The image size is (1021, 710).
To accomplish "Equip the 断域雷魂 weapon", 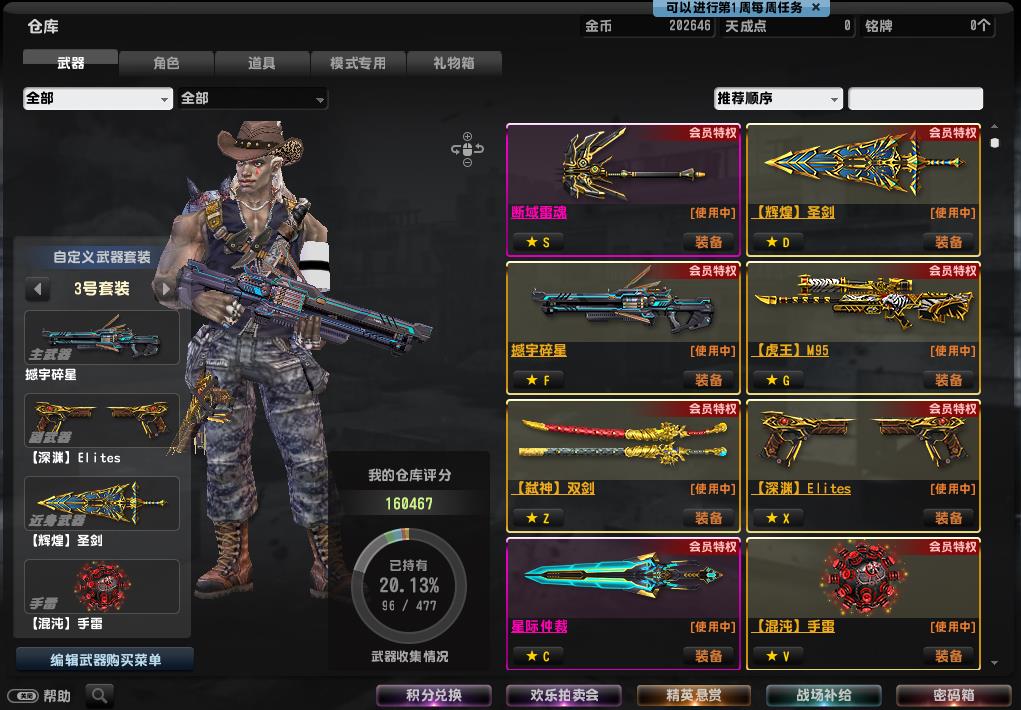I will (x=709, y=242).
